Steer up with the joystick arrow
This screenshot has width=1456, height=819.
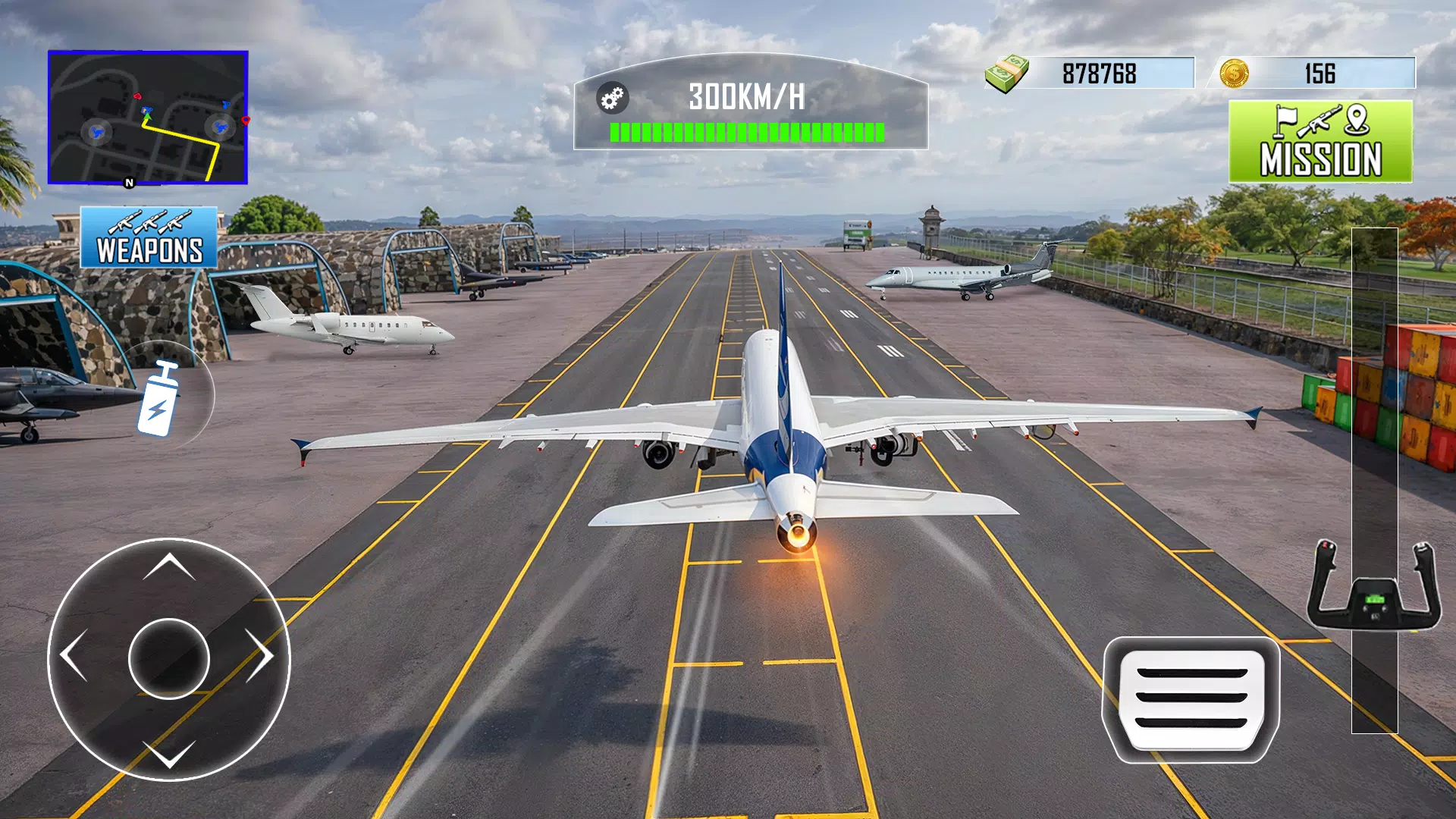169,566
